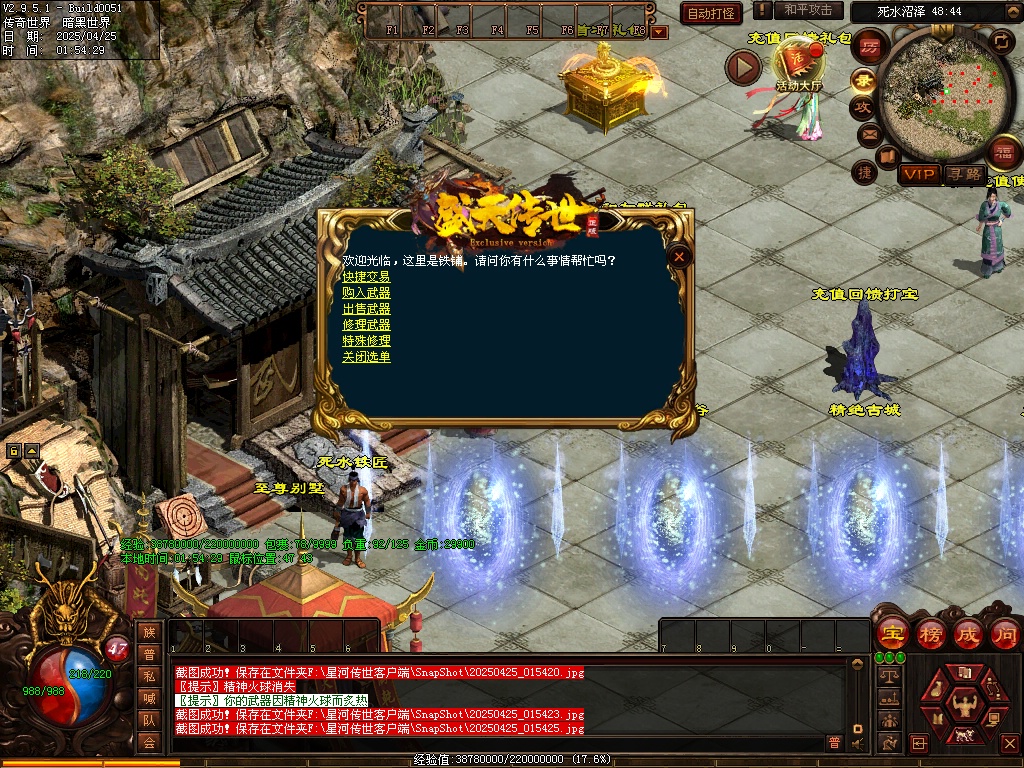Open the 宝 treasure shop button
The height and width of the screenshot is (768, 1024).
tap(891, 634)
